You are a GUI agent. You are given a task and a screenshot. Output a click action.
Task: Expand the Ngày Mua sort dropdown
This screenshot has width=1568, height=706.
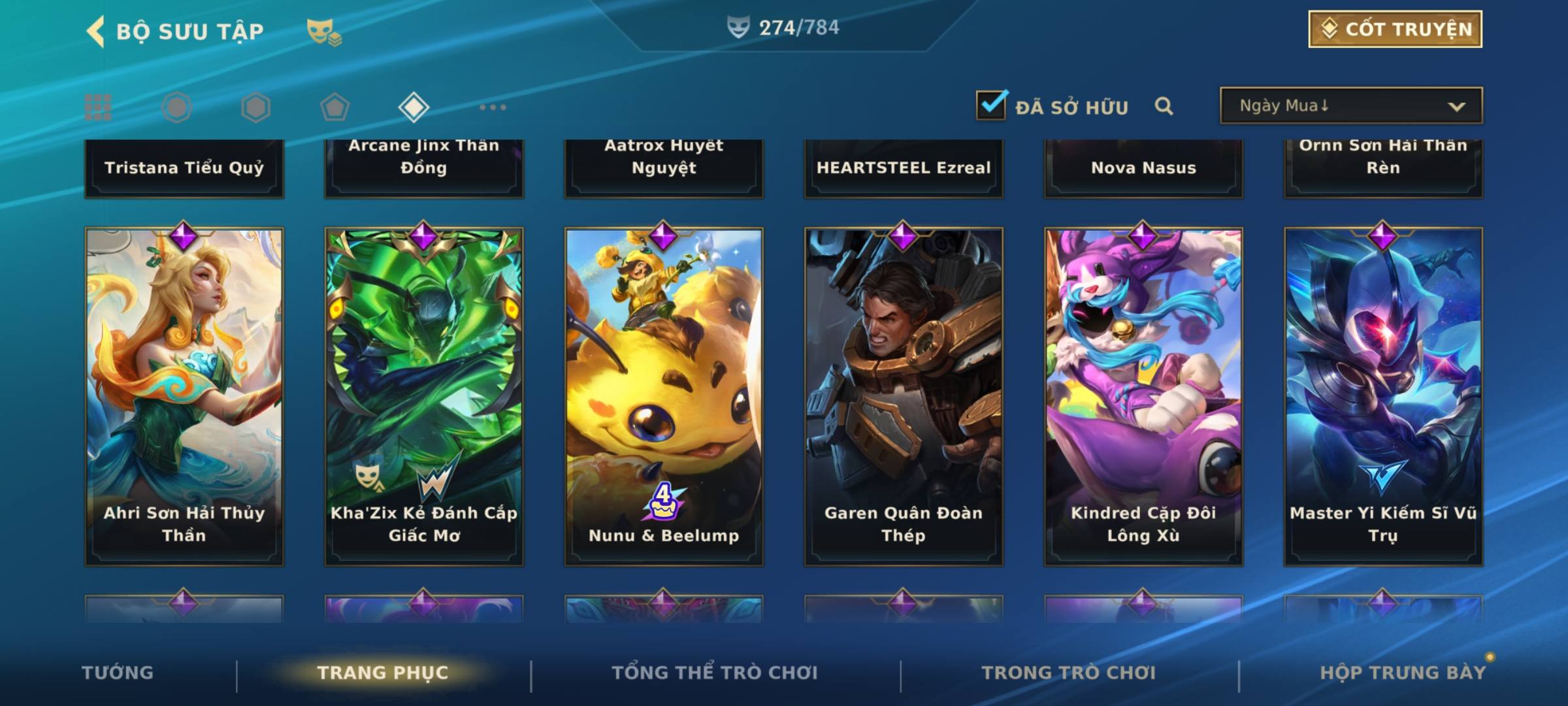pos(1350,106)
